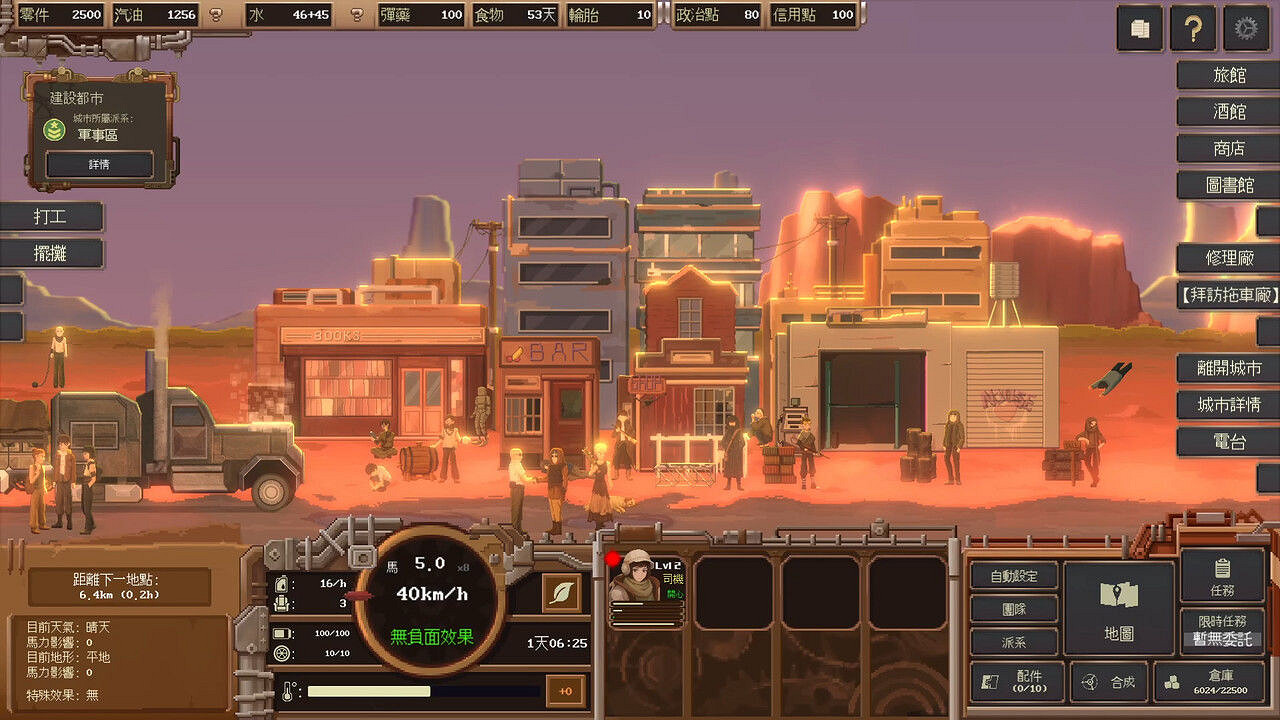Toggle the leaf eco-mode button
This screenshot has height=720, width=1280.
562,593
